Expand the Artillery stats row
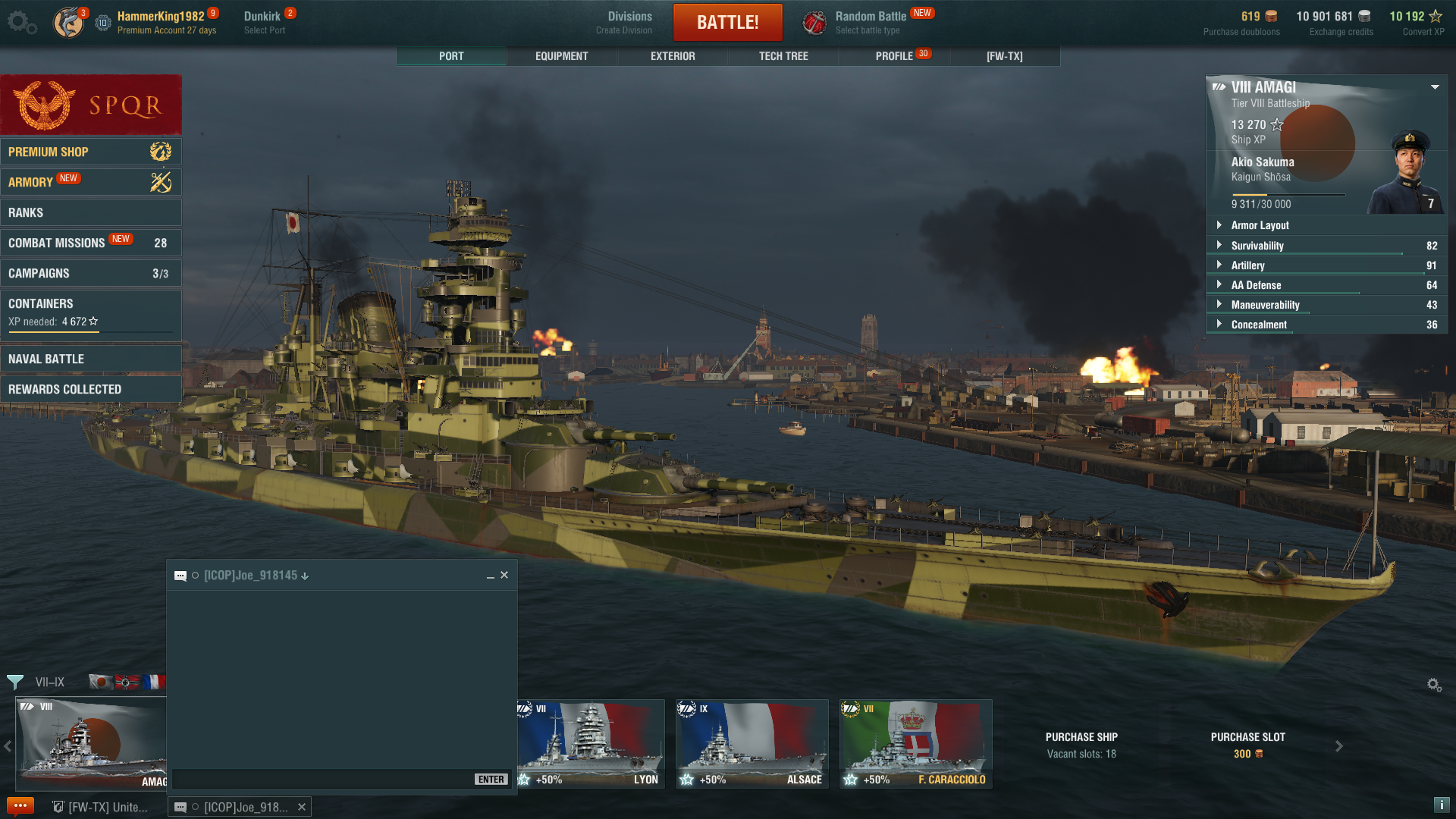This screenshot has width=1456, height=819. pos(1247,265)
